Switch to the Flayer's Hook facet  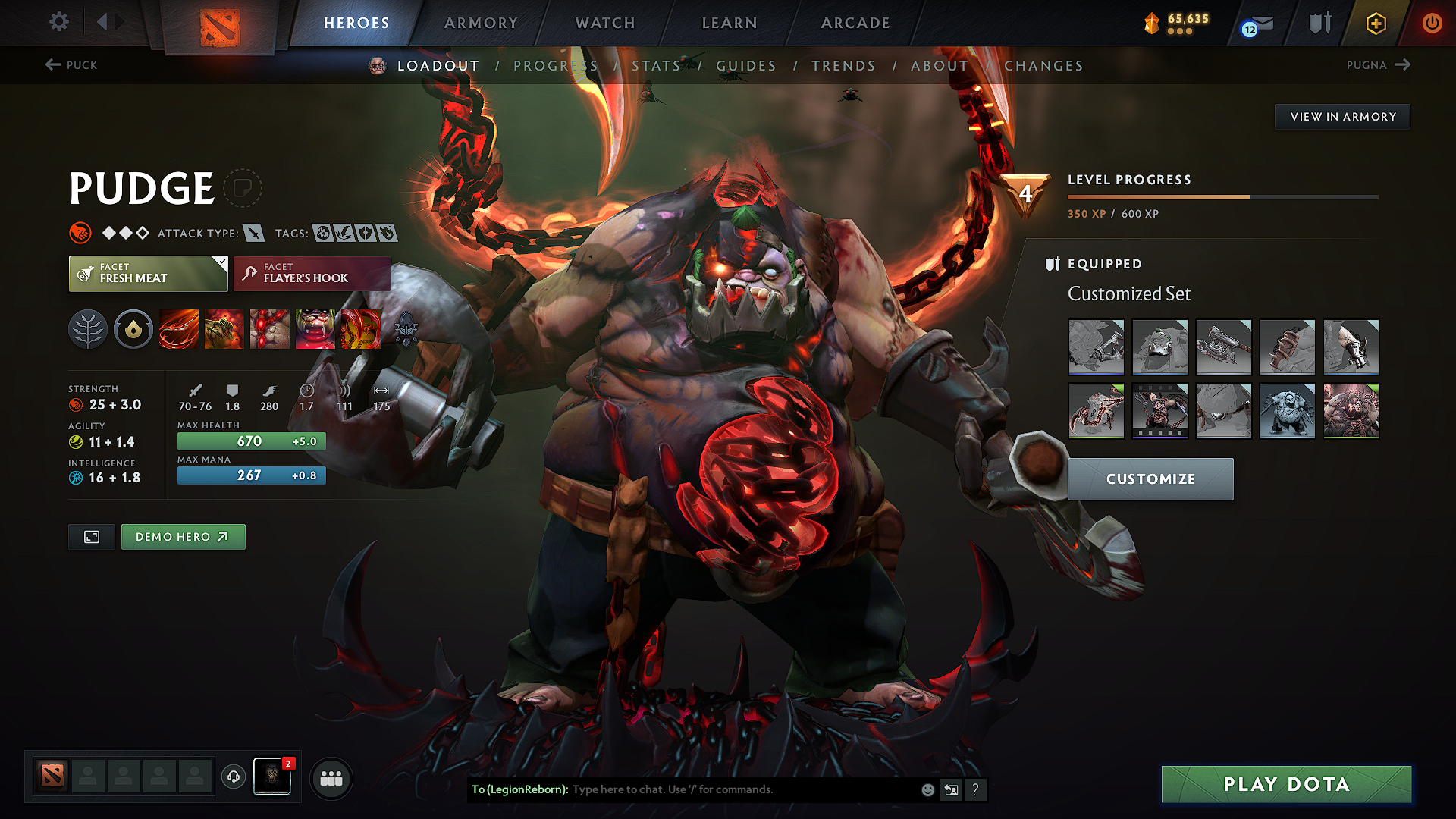(x=311, y=274)
